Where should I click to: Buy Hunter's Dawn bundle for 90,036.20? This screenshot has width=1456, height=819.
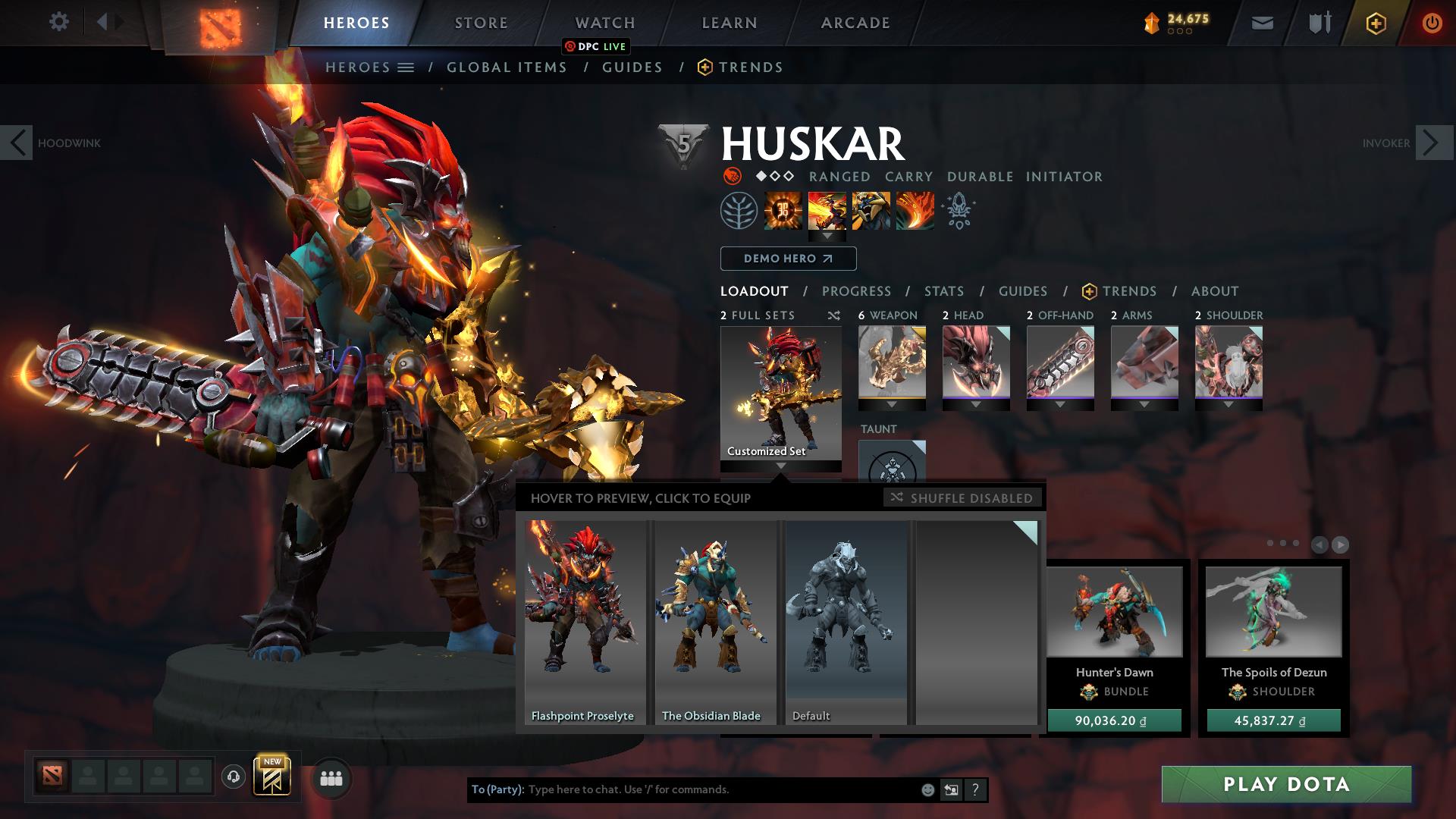[1113, 720]
